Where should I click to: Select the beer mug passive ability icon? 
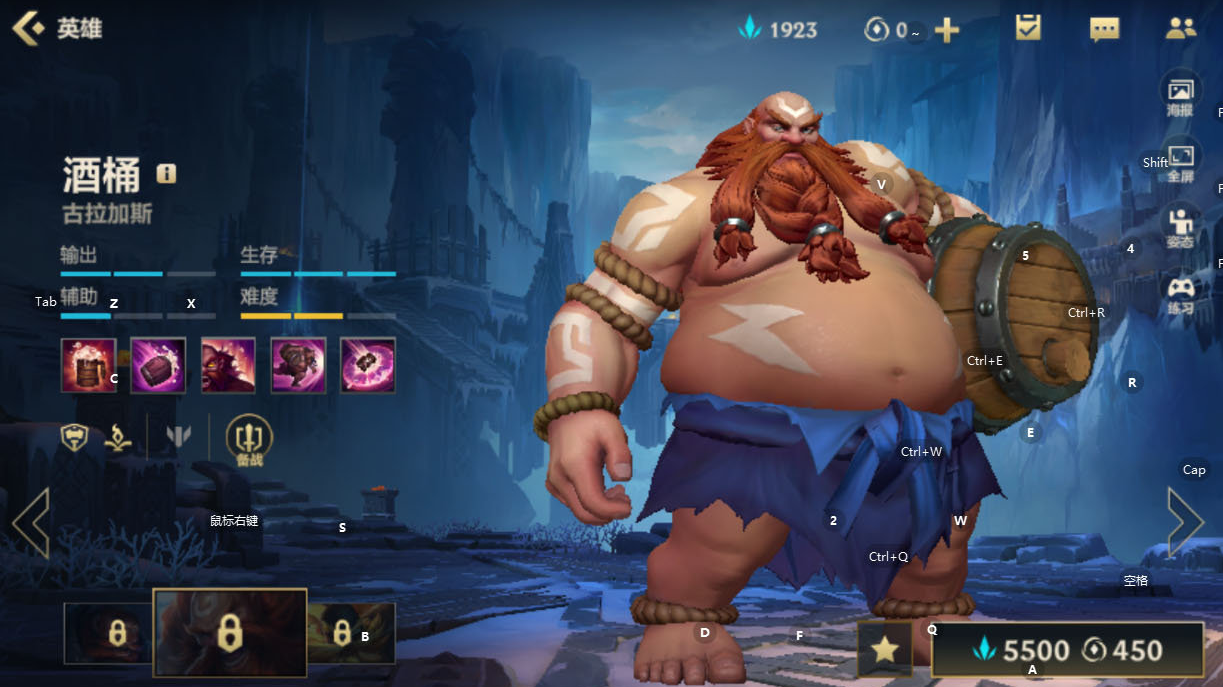pos(88,365)
